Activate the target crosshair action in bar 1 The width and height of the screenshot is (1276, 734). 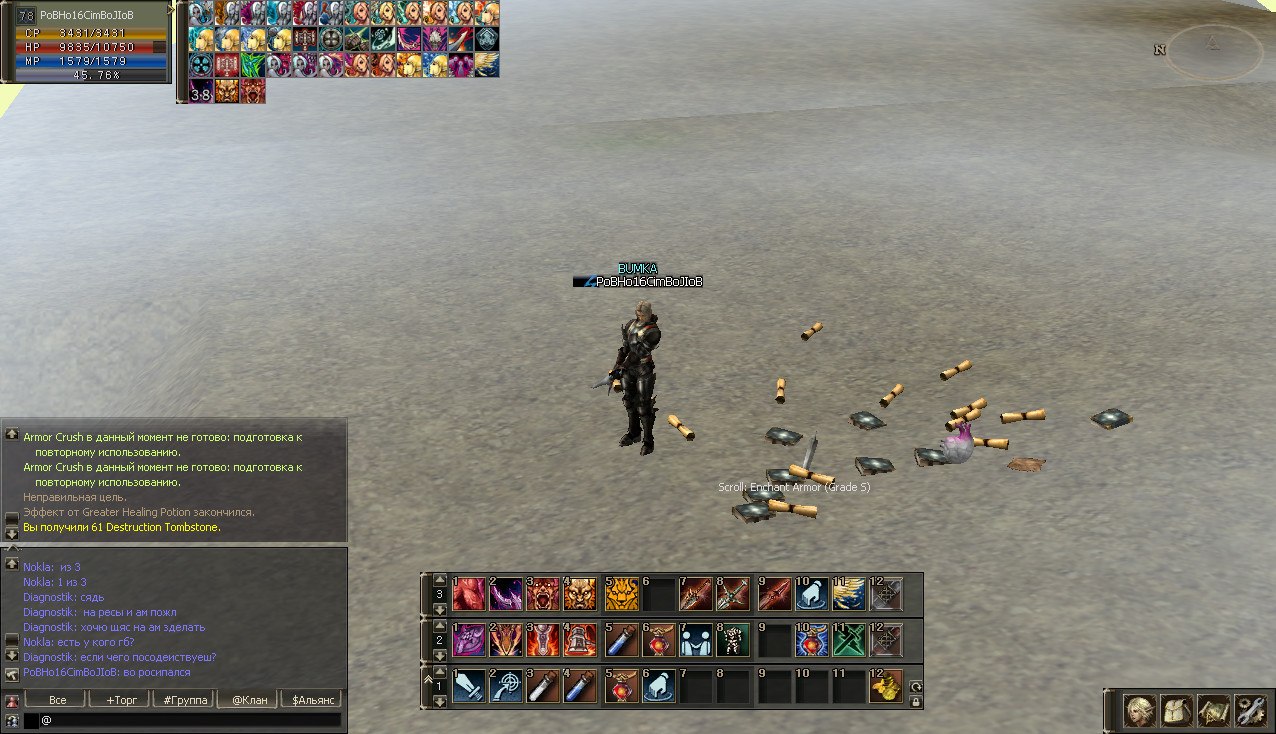coord(506,686)
